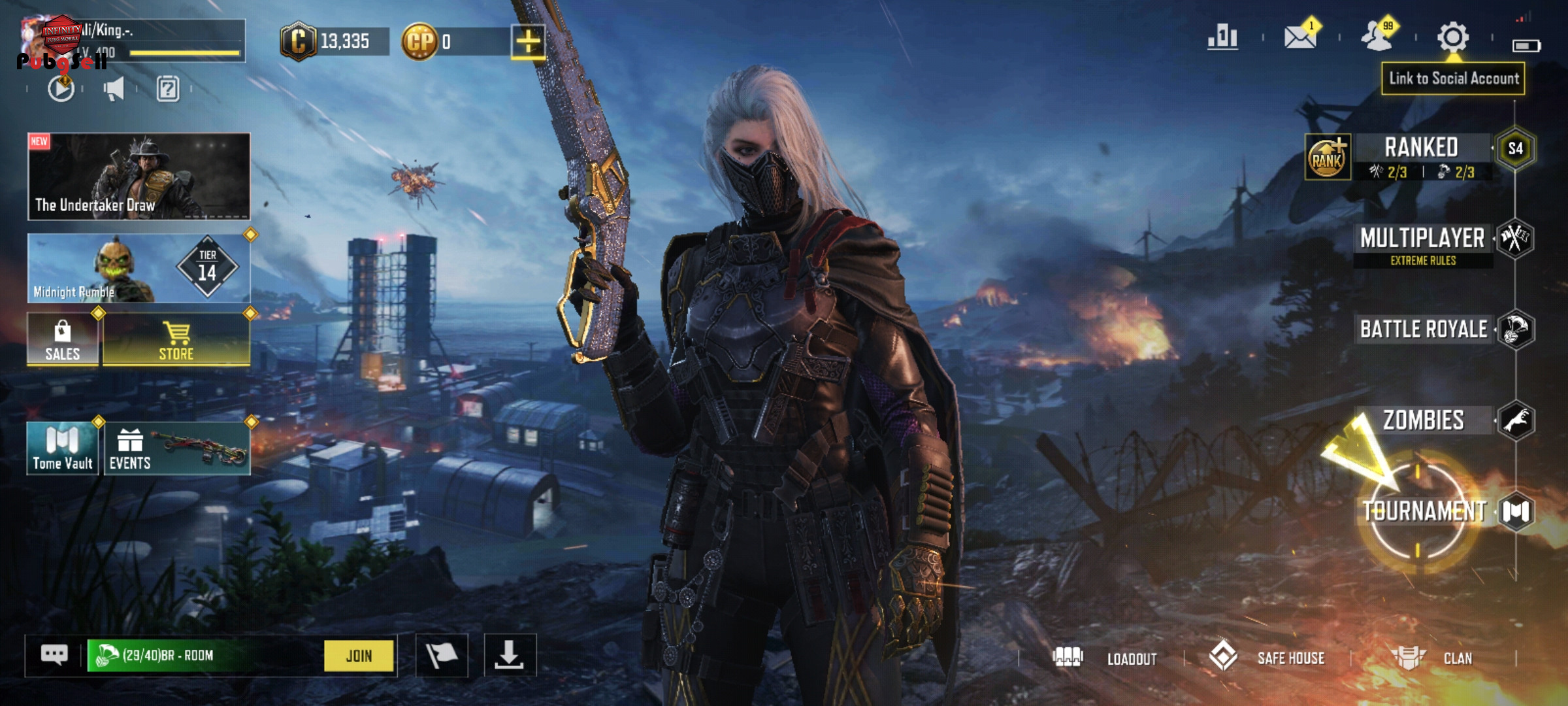This screenshot has height=706, width=1568.
Task: View the leaderboard bar chart icon
Action: point(1222,37)
